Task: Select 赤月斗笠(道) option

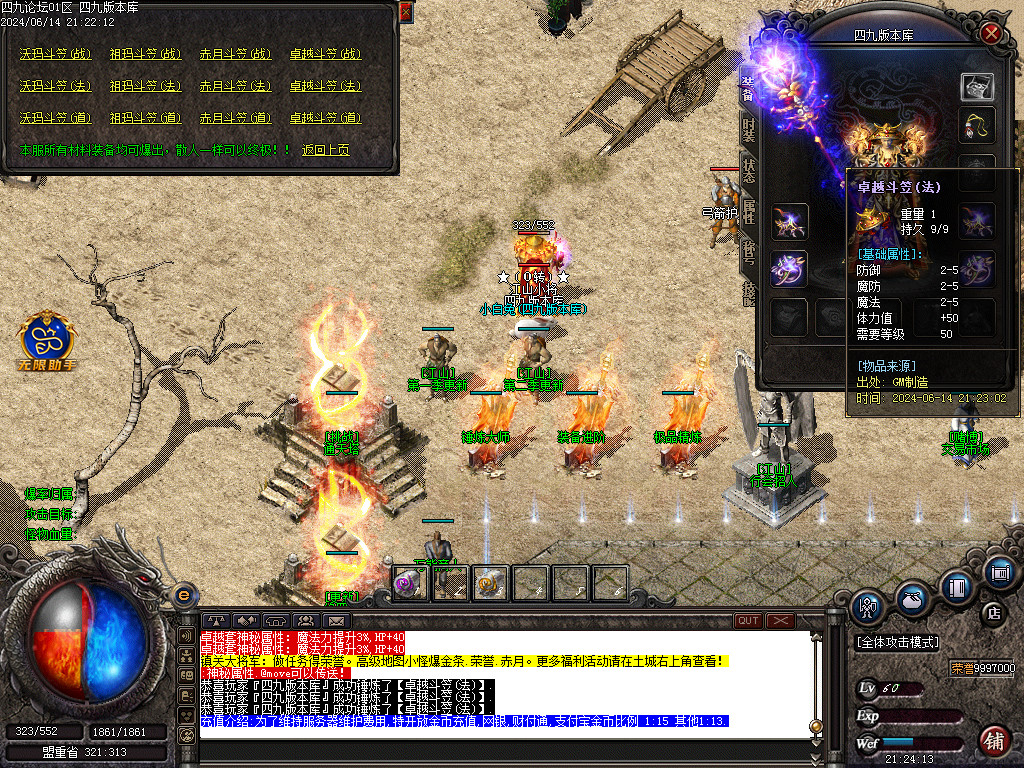Action: 235,118
